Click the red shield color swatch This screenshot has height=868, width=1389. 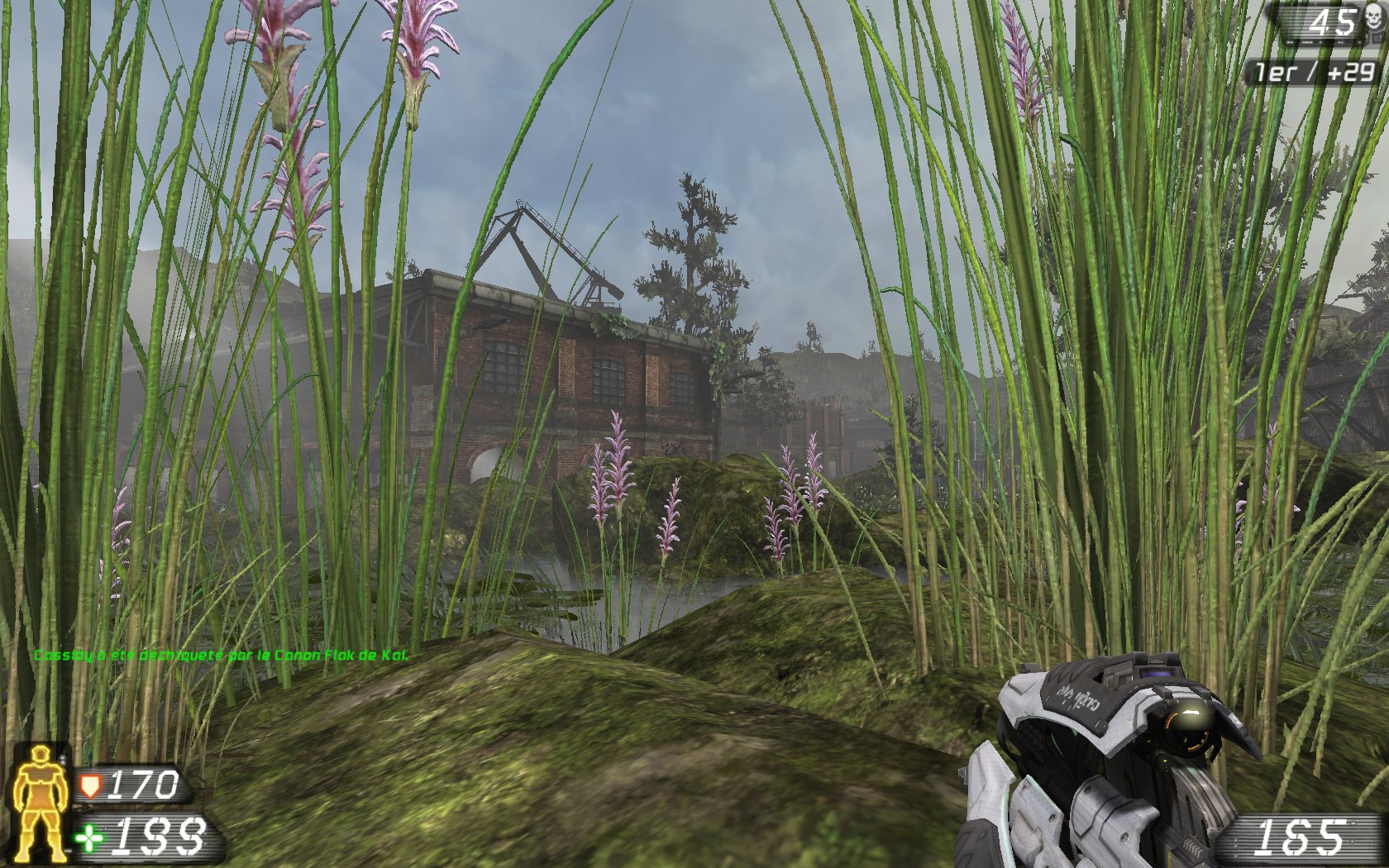tap(91, 785)
